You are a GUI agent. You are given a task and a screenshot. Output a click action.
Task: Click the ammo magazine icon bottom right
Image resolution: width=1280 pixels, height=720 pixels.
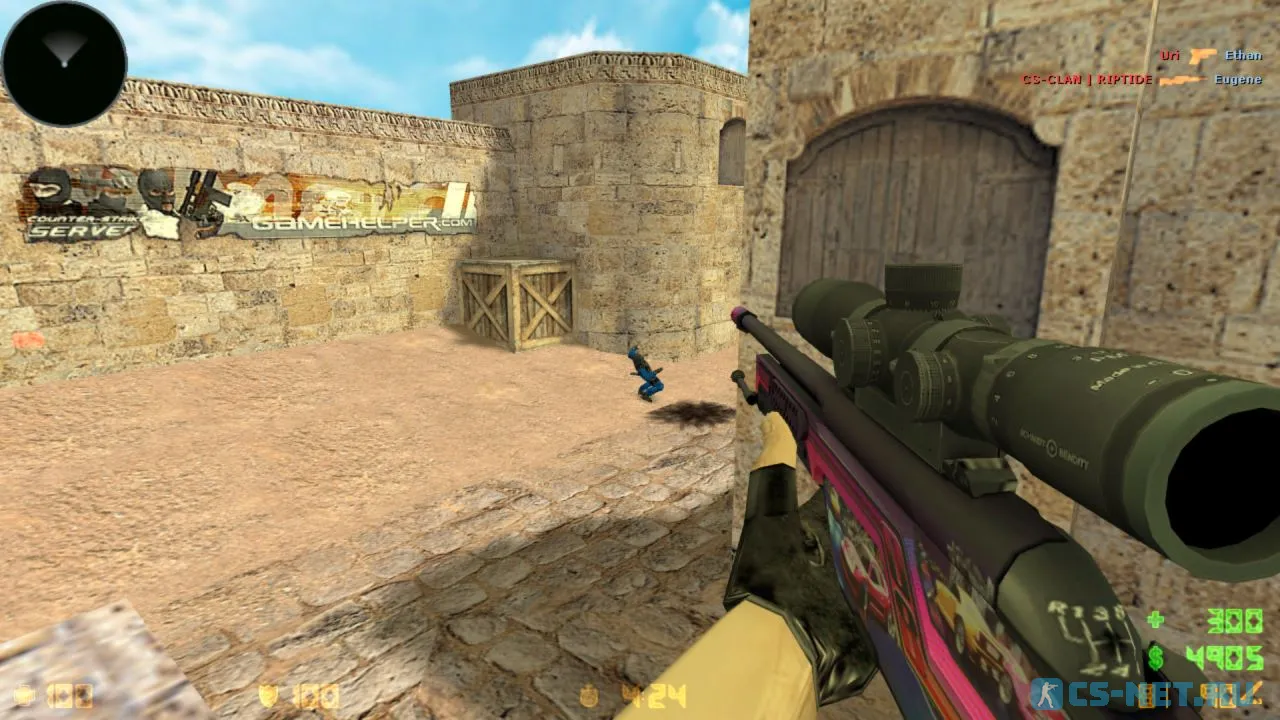click(1146, 697)
